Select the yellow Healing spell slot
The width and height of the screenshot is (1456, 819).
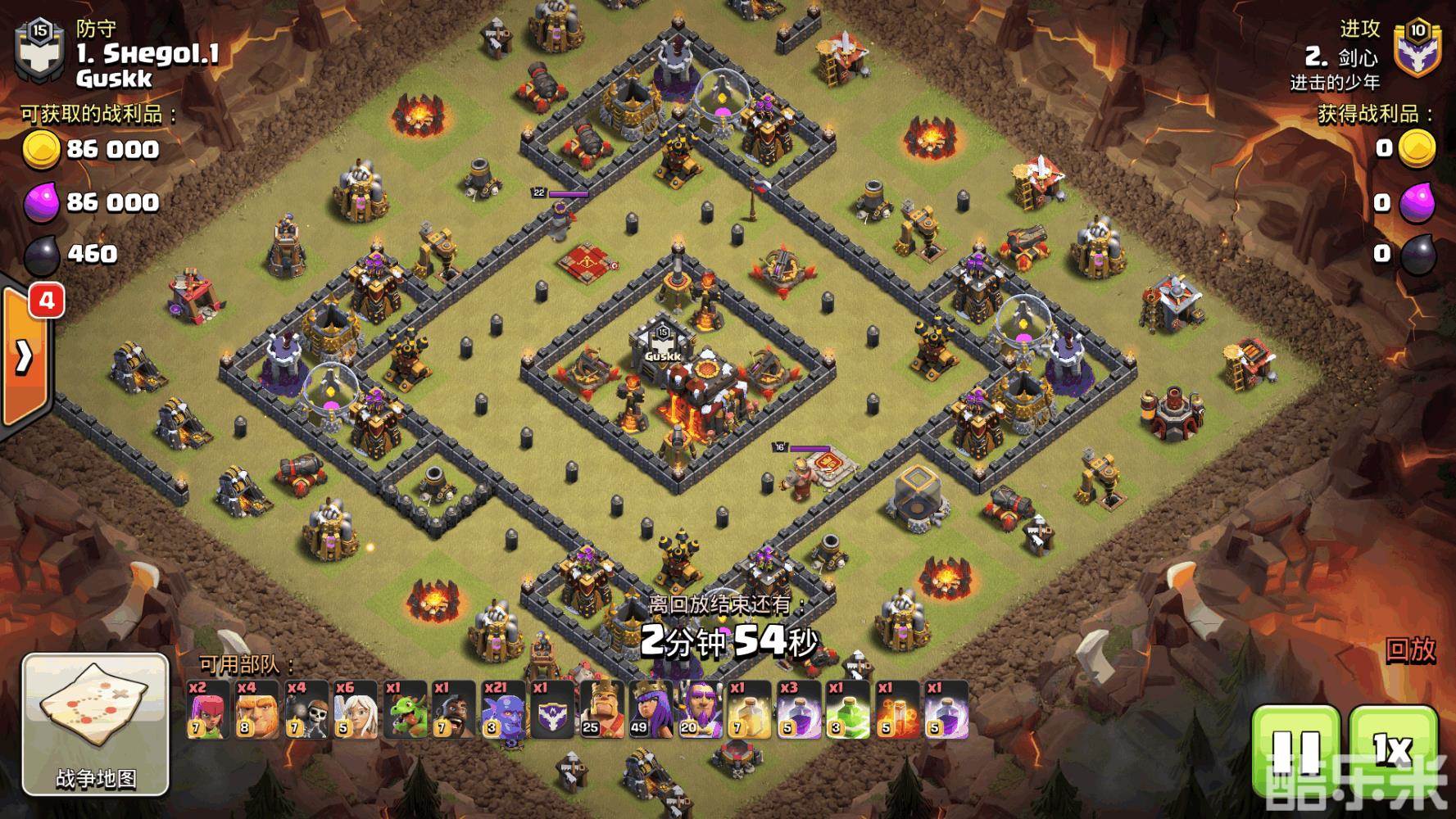tap(749, 709)
